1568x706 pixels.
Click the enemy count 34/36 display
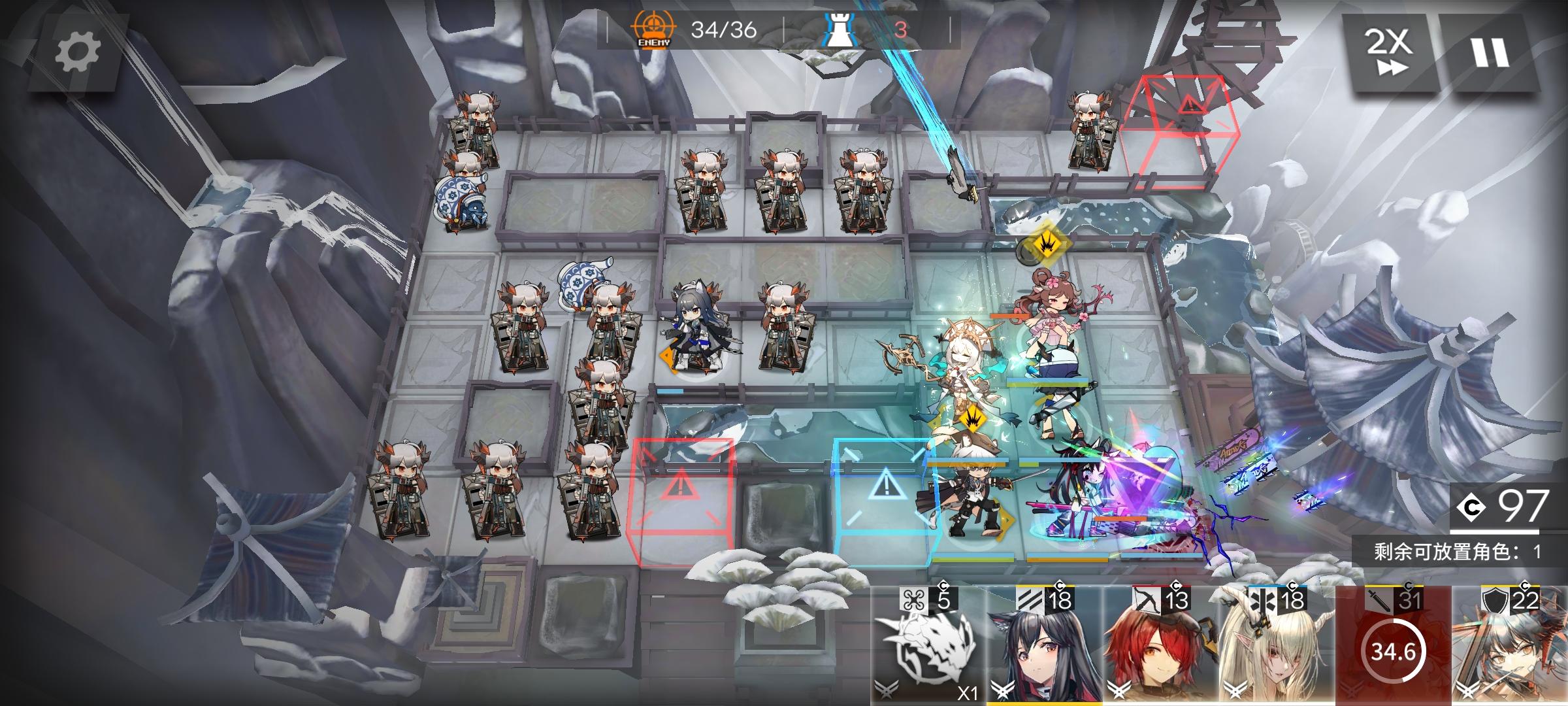[x=724, y=27]
